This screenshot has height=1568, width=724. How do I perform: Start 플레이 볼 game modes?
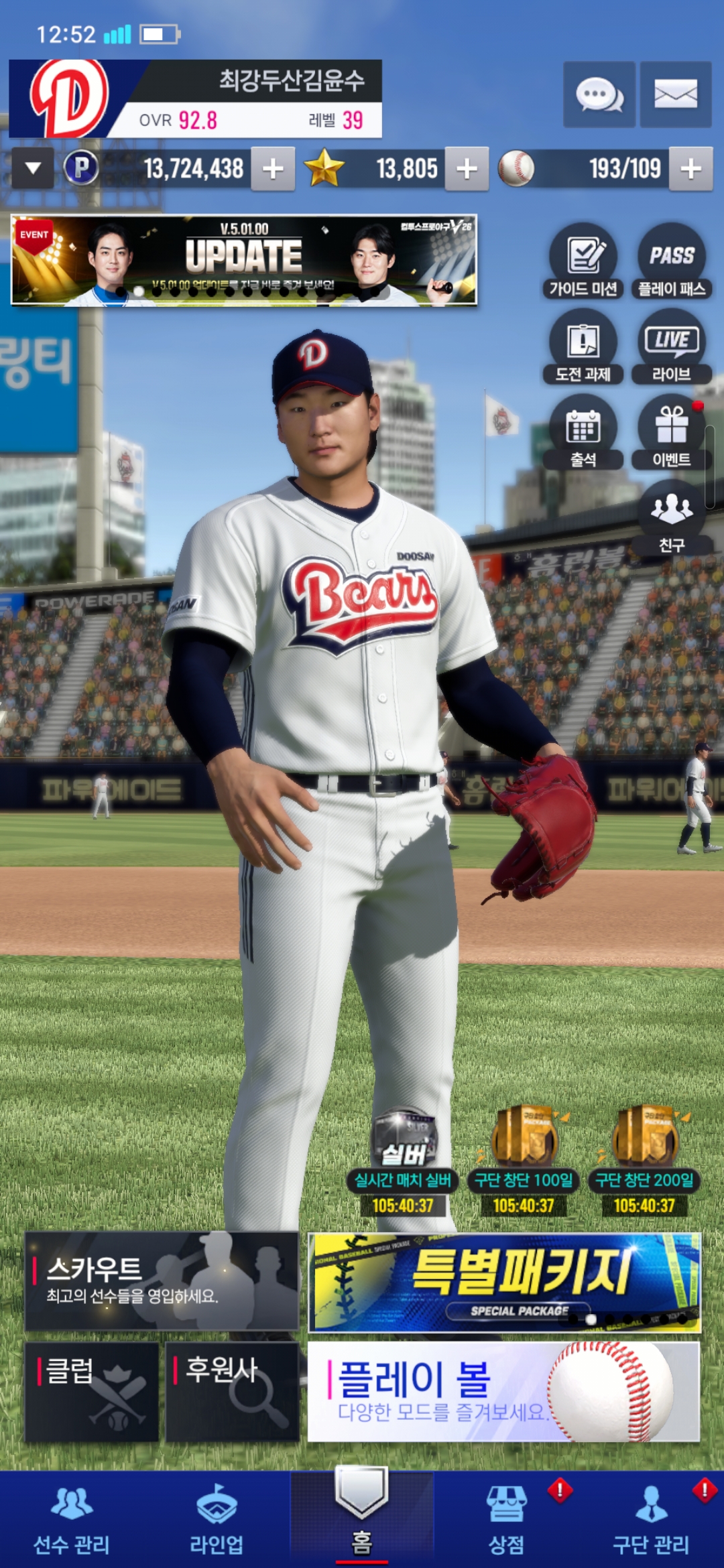click(503, 1391)
